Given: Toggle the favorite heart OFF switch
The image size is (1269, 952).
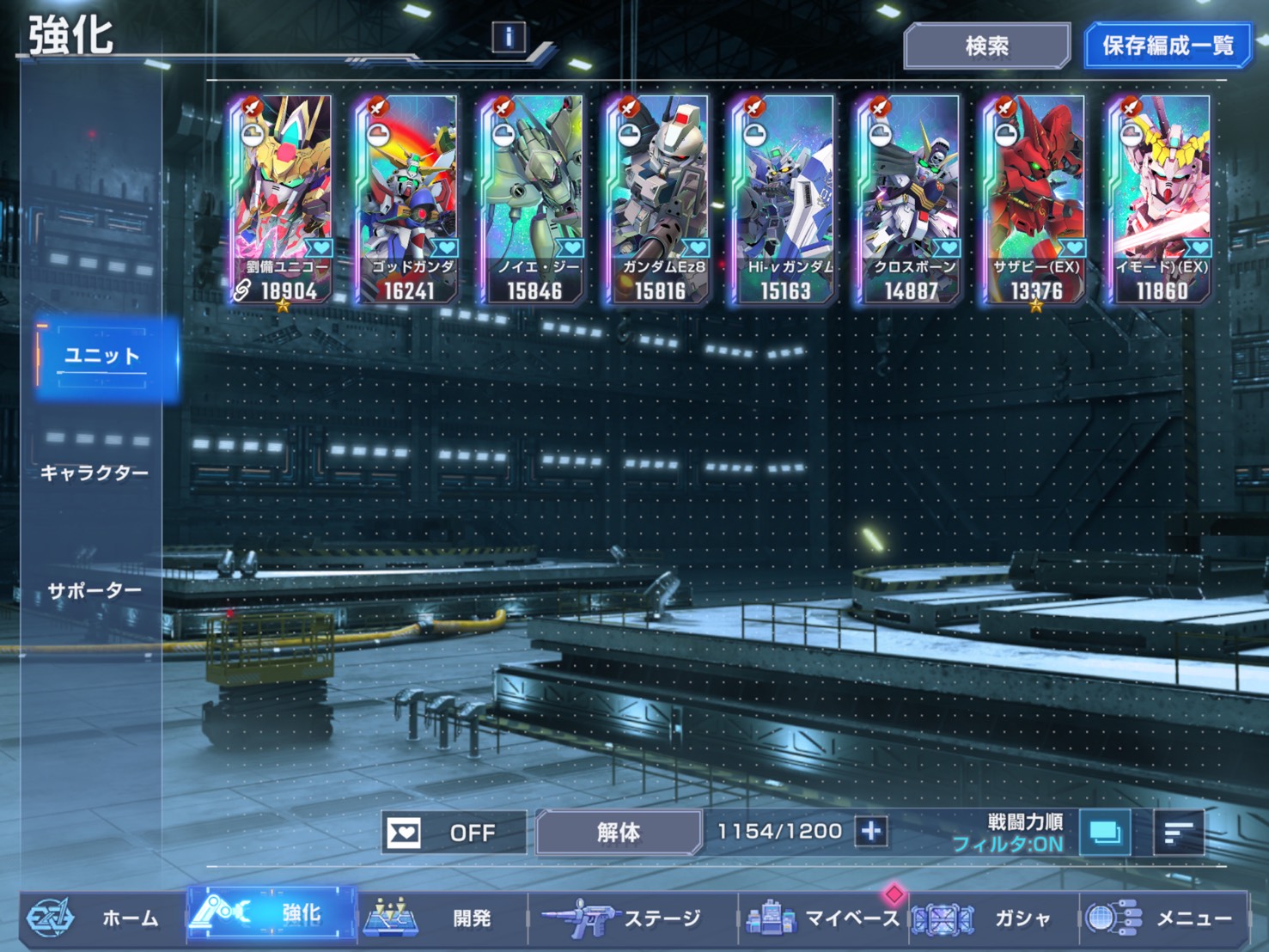Looking at the screenshot, I should [453, 832].
